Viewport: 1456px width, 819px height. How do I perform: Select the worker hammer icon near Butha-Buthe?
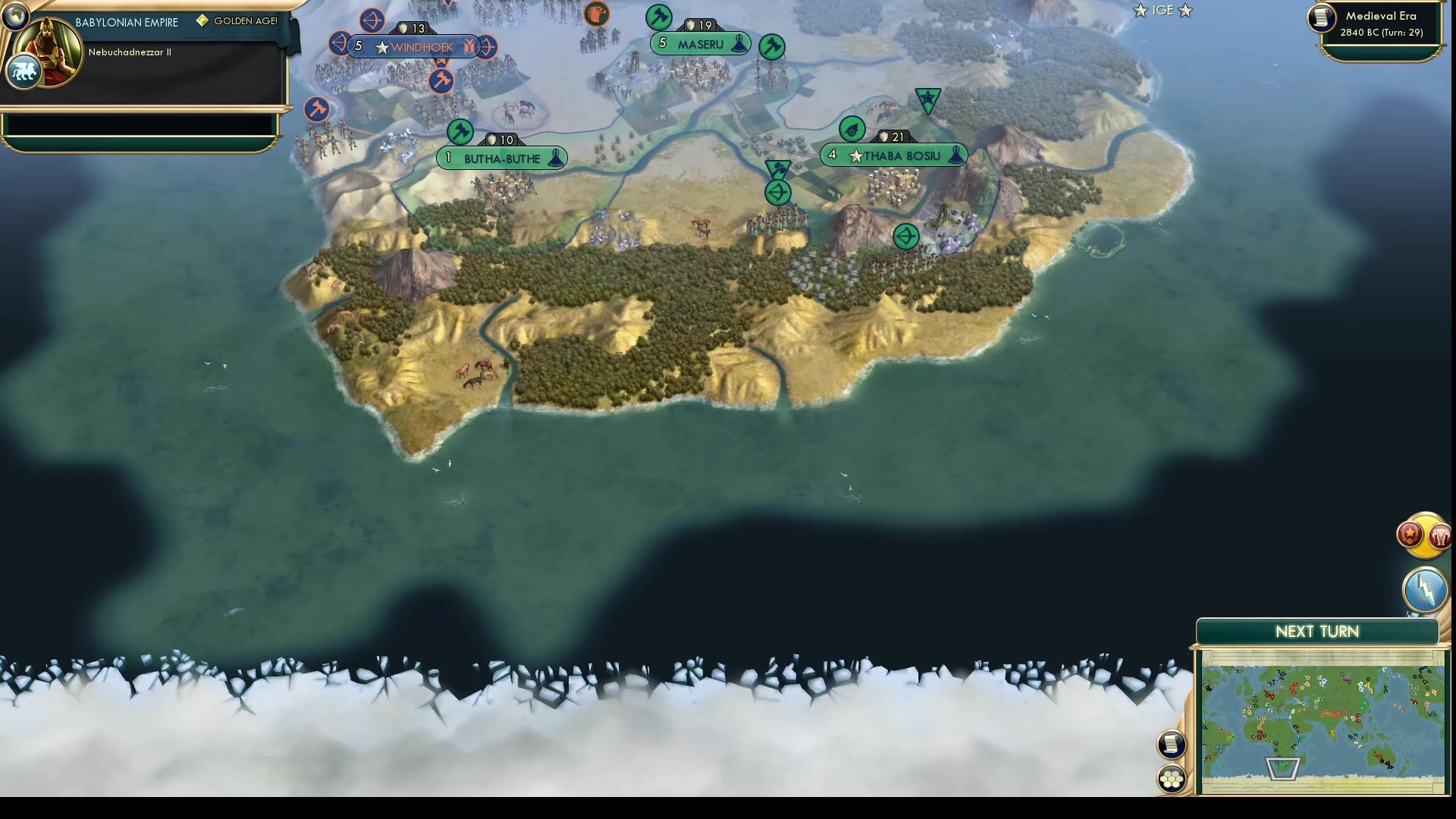tap(459, 132)
